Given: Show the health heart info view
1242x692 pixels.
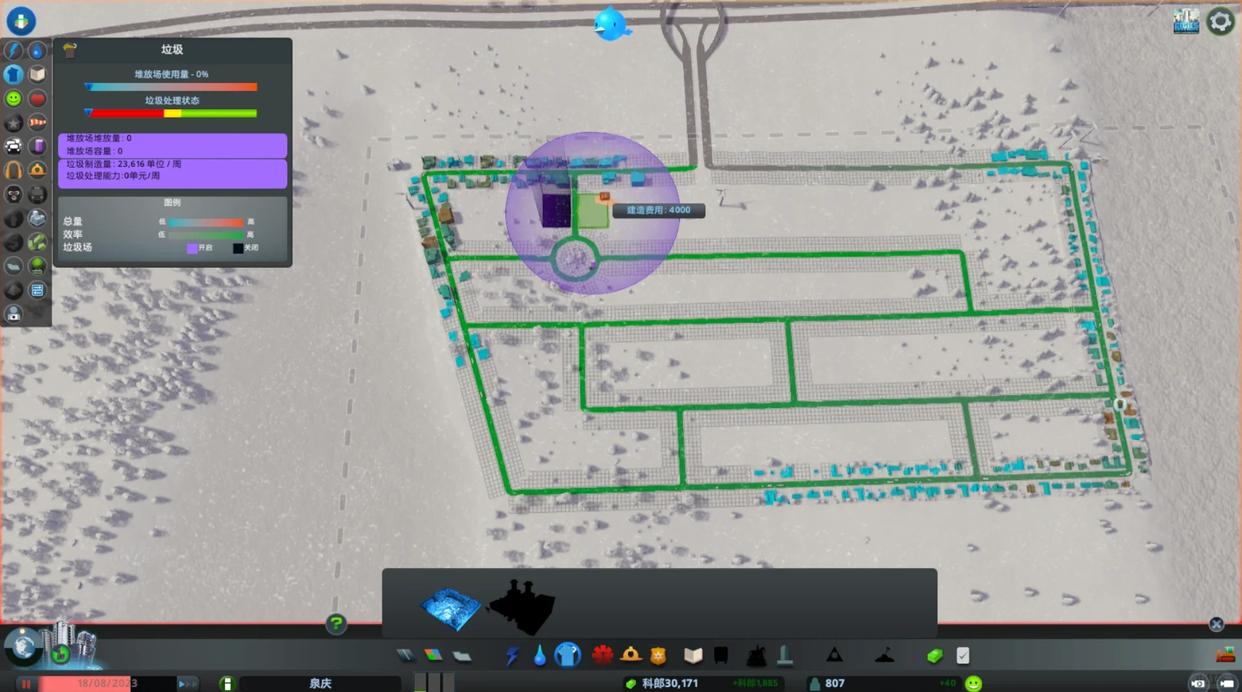Looking at the screenshot, I should (37, 99).
